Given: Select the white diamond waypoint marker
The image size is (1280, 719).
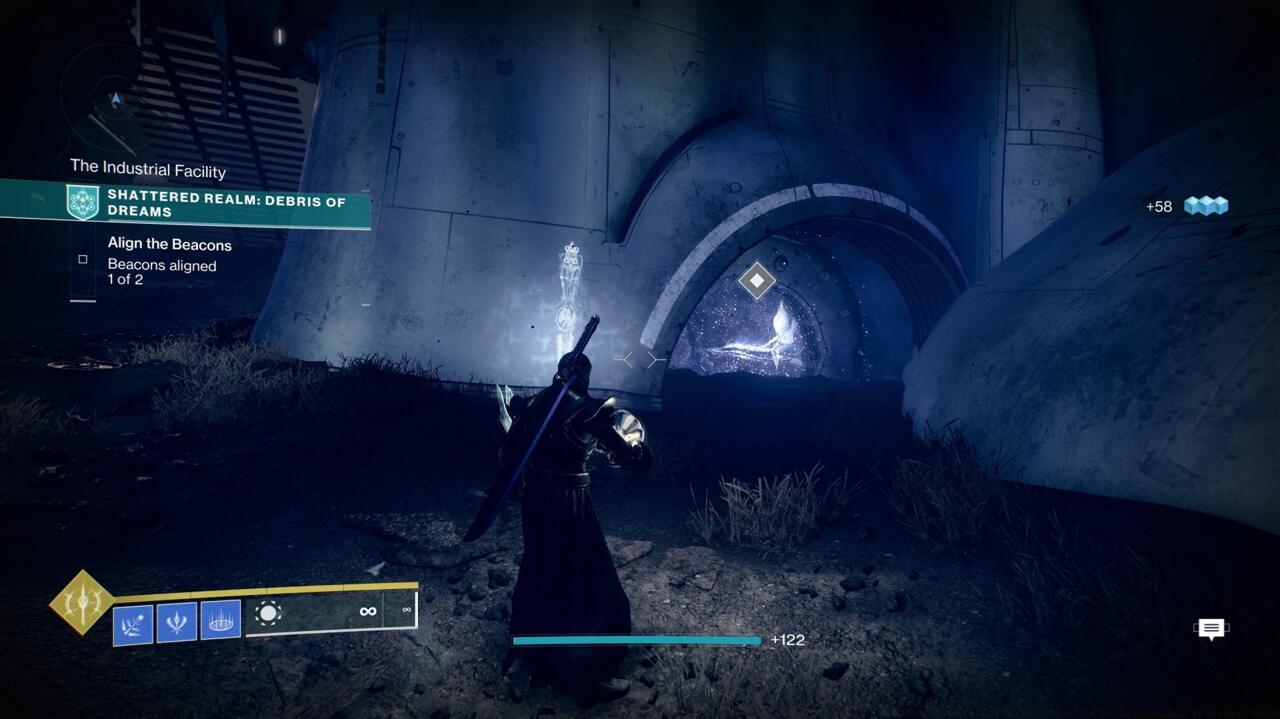Looking at the screenshot, I should pyautogui.click(x=757, y=280).
